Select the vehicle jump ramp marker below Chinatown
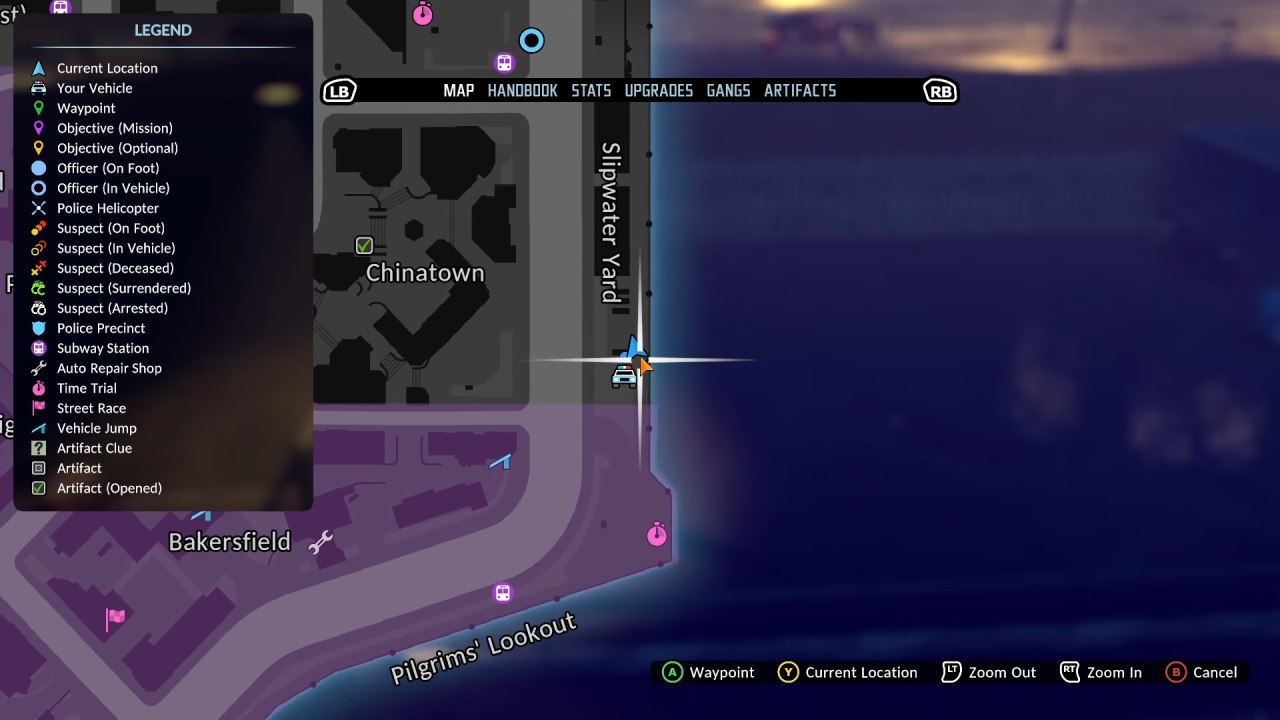This screenshot has height=720, width=1280. pos(501,461)
